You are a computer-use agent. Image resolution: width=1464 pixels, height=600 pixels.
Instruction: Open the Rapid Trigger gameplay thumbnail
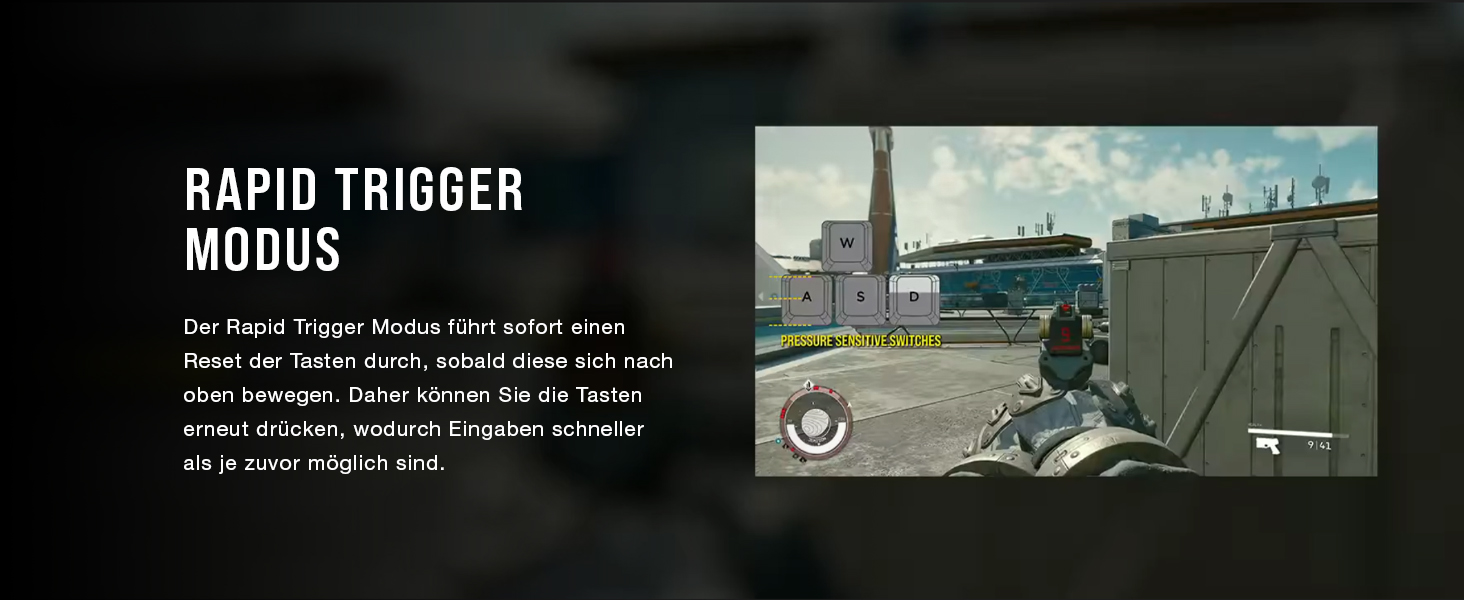[x=1065, y=300]
